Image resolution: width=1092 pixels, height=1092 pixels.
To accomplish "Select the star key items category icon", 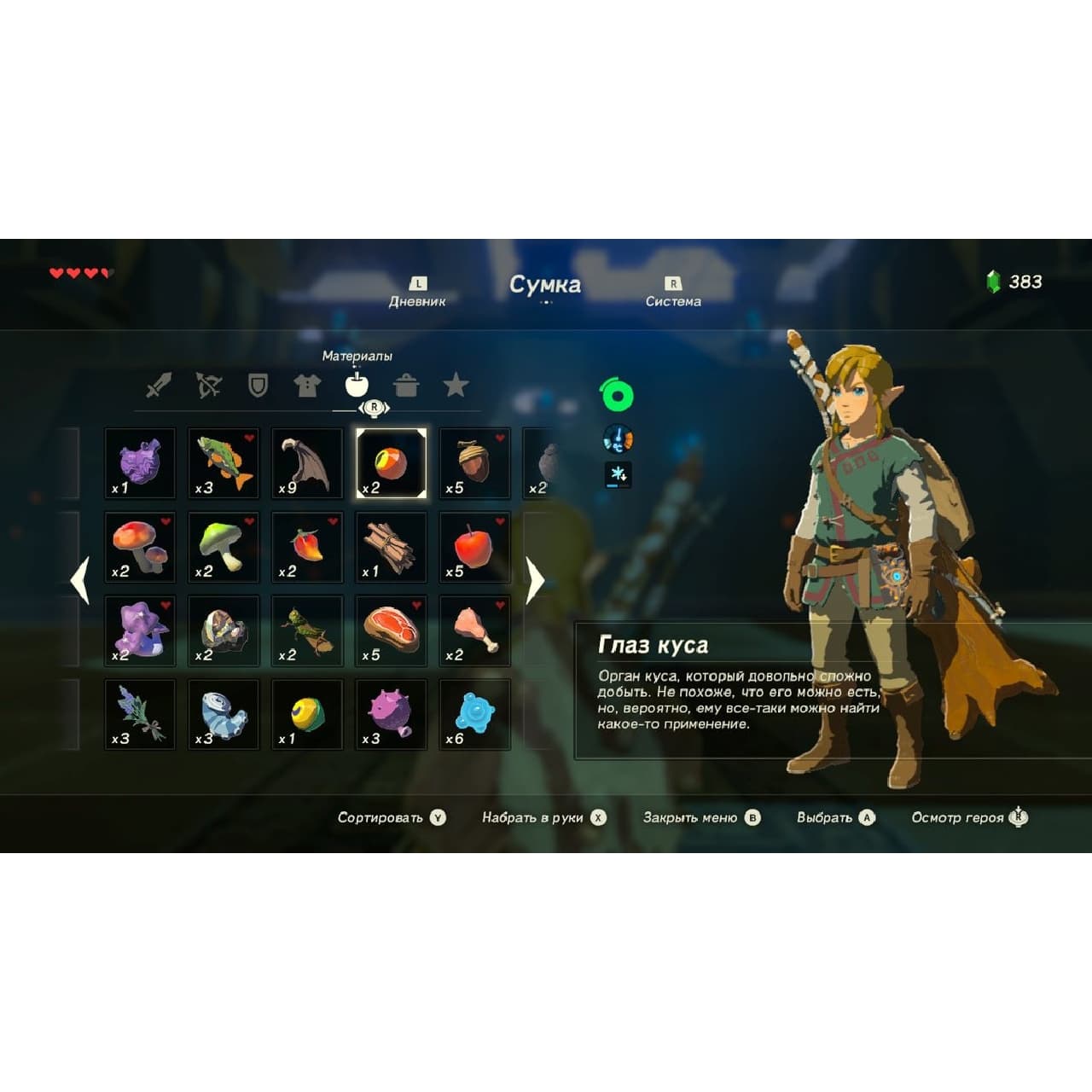I will [x=457, y=386].
